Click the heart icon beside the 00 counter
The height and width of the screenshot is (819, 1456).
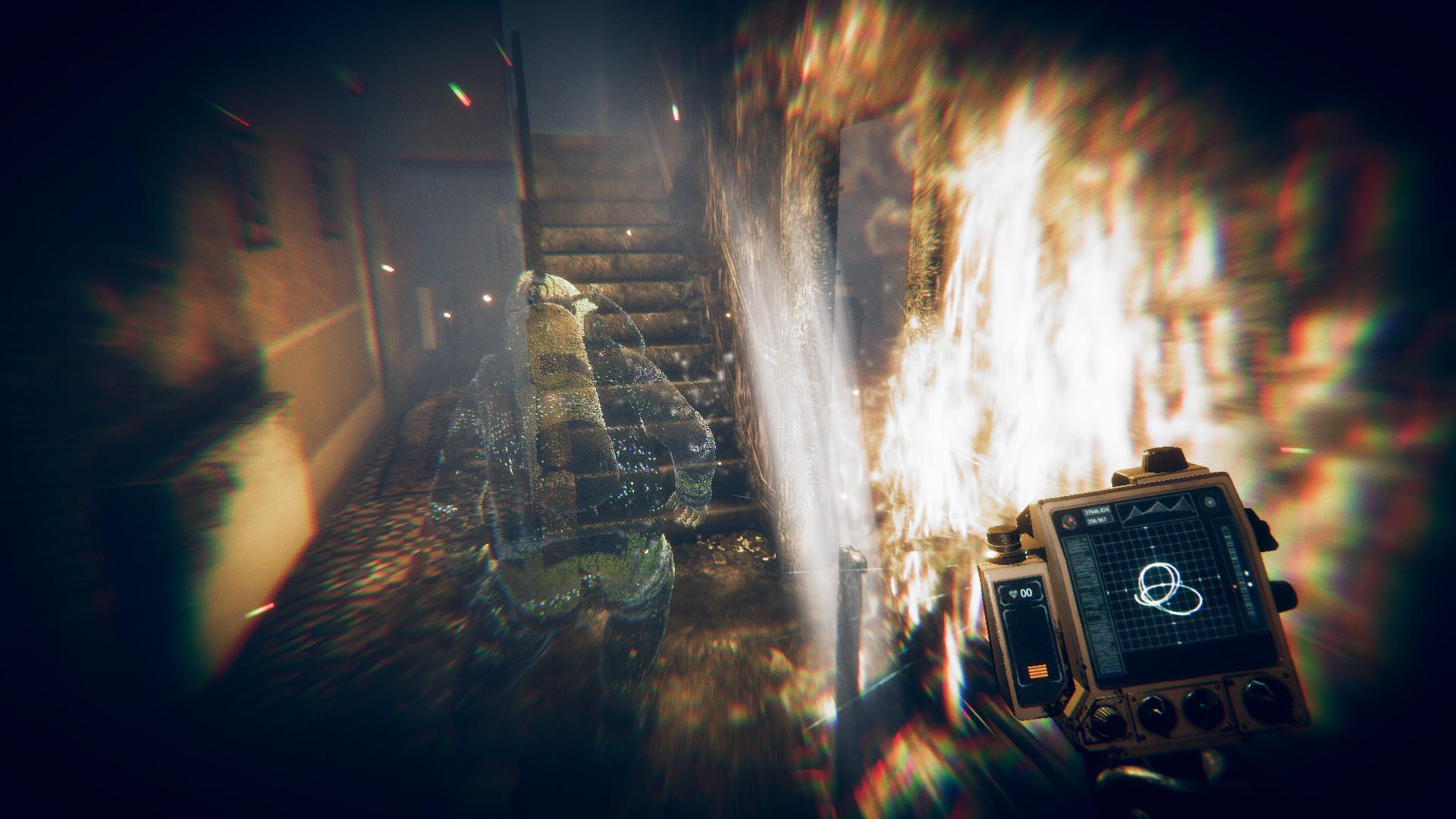[x=1013, y=593]
